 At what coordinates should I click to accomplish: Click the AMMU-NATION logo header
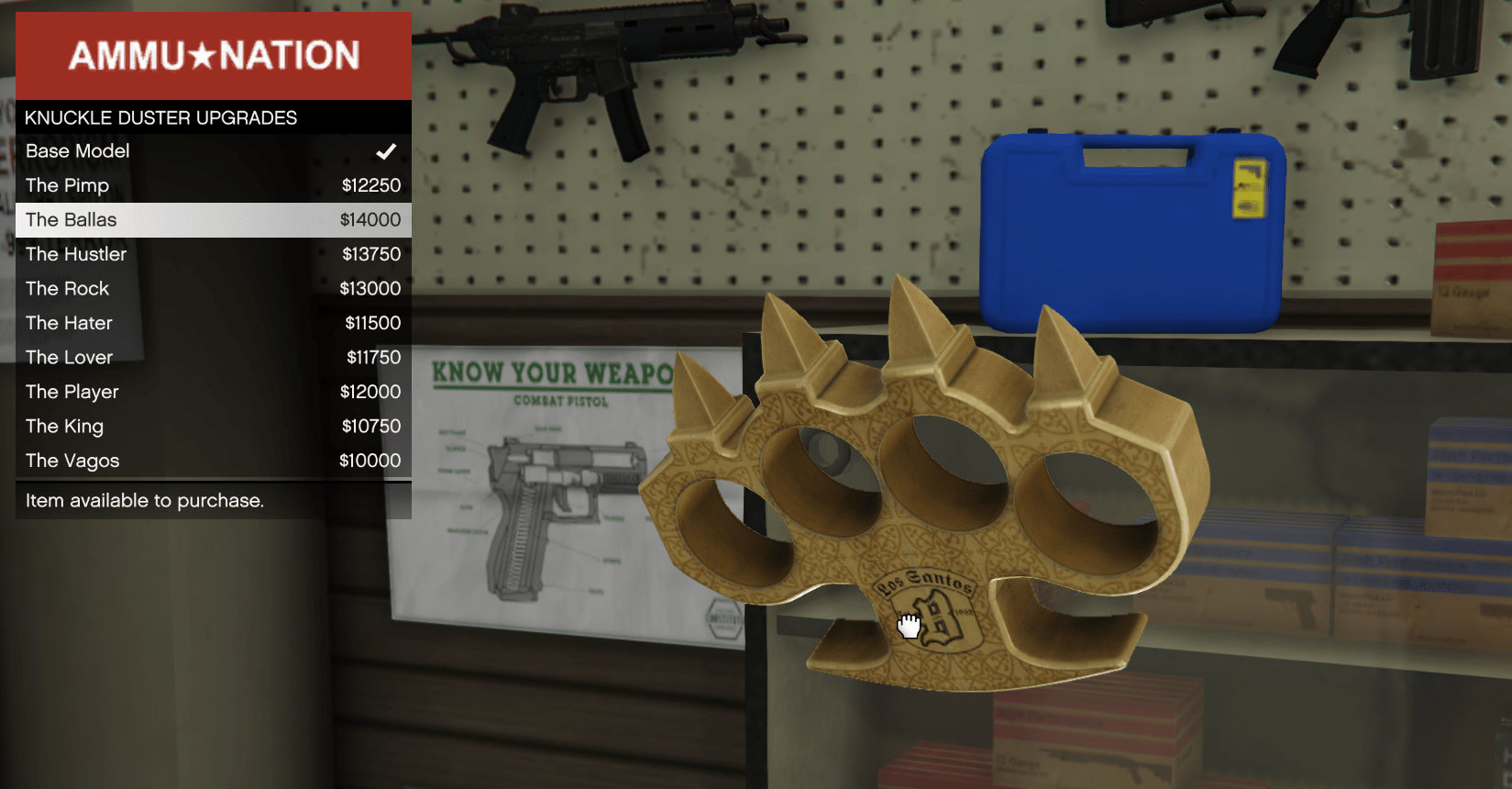pos(213,55)
